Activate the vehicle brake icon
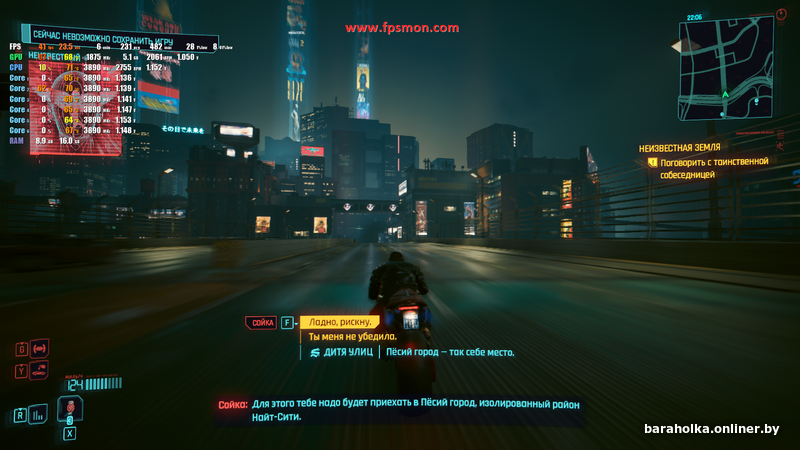Image resolution: width=800 pixels, height=450 pixels. coord(41,348)
